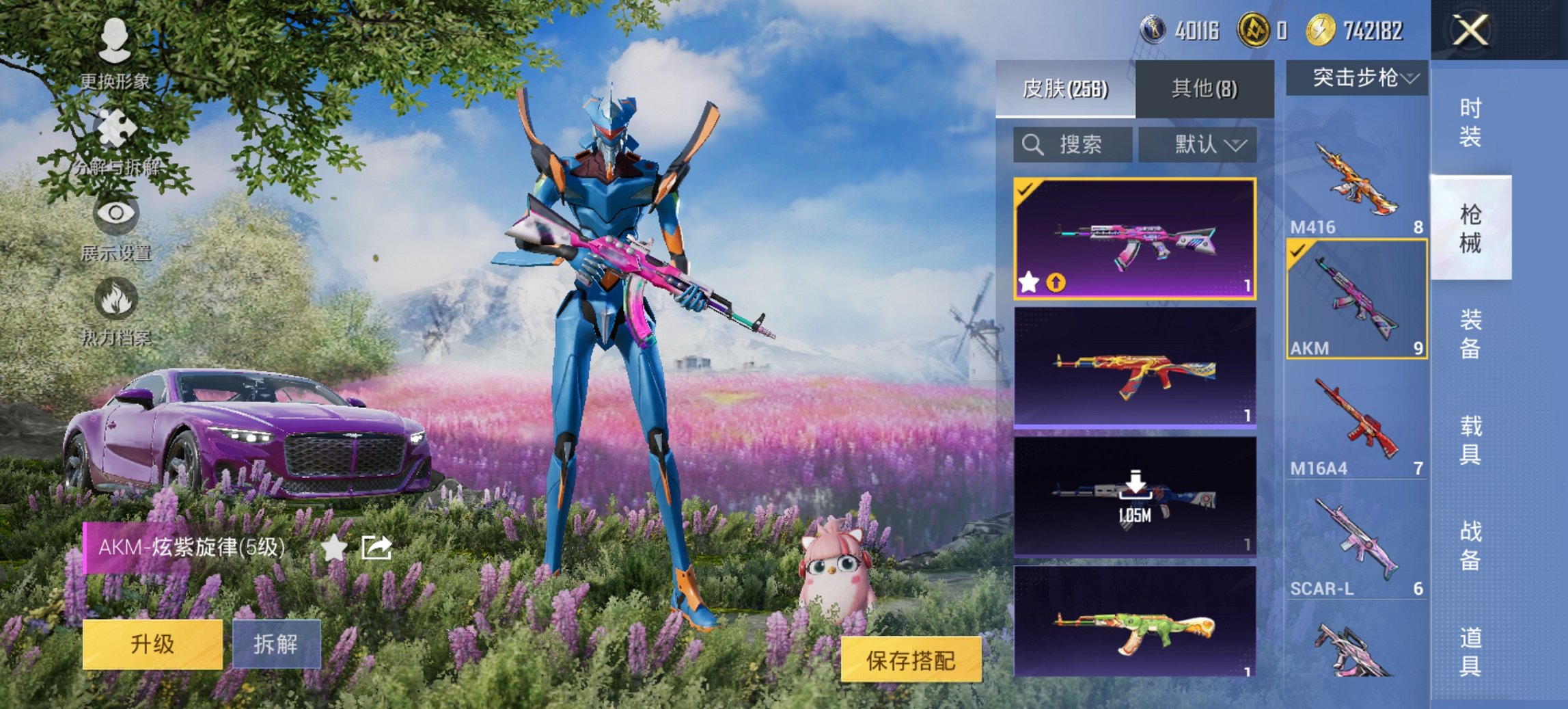Open the 默认 sorting dropdown
The width and height of the screenshot is (1568, 709).
[1197, 144]
